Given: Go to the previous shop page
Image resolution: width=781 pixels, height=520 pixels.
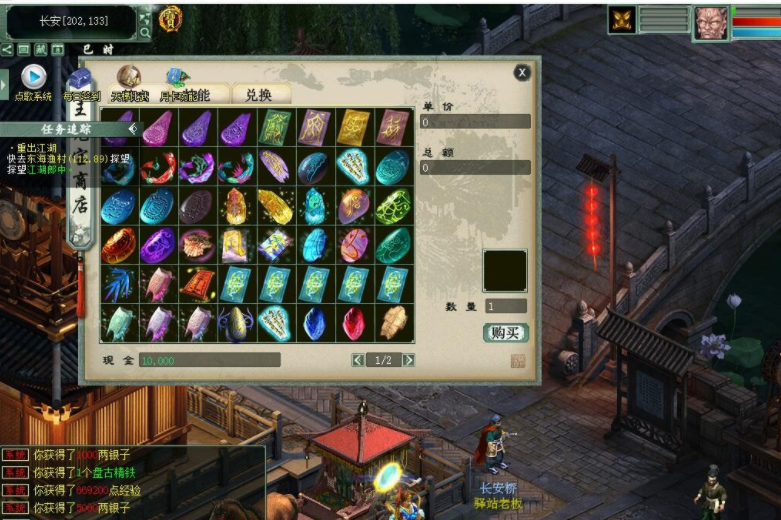Looking at the screenshot, I should point(358,360).
